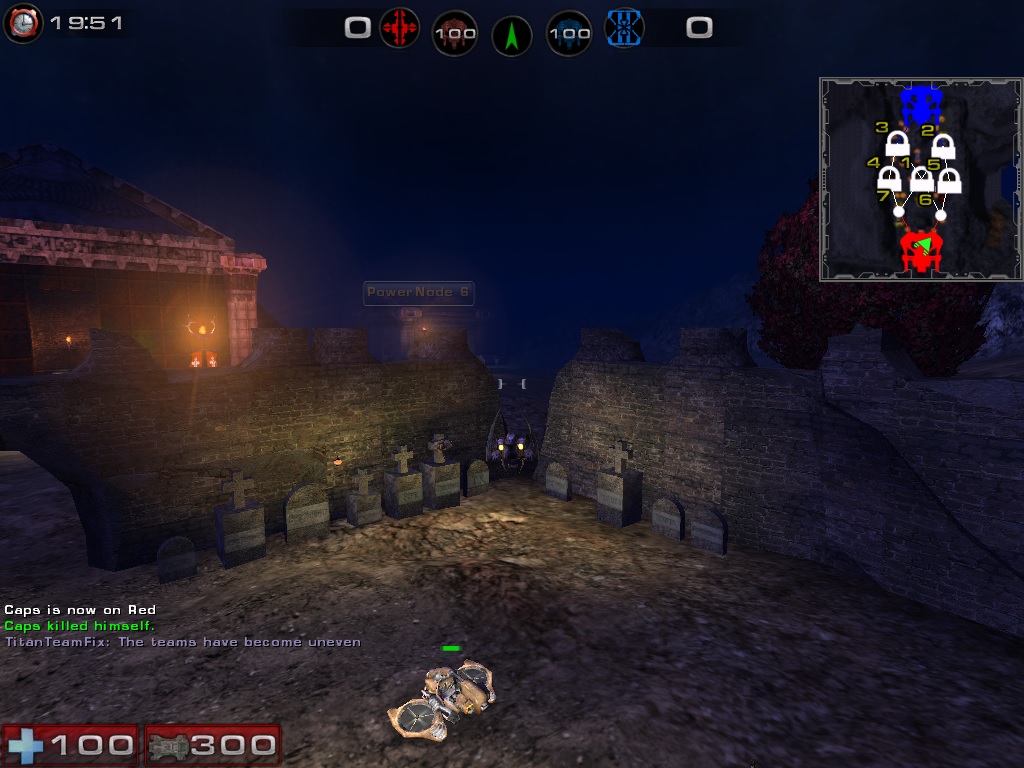Image resolution: width=1024 pixels, height=768 pixels.
Task: Pick locked node 5 on the minimap
Action: coord(949,181)
